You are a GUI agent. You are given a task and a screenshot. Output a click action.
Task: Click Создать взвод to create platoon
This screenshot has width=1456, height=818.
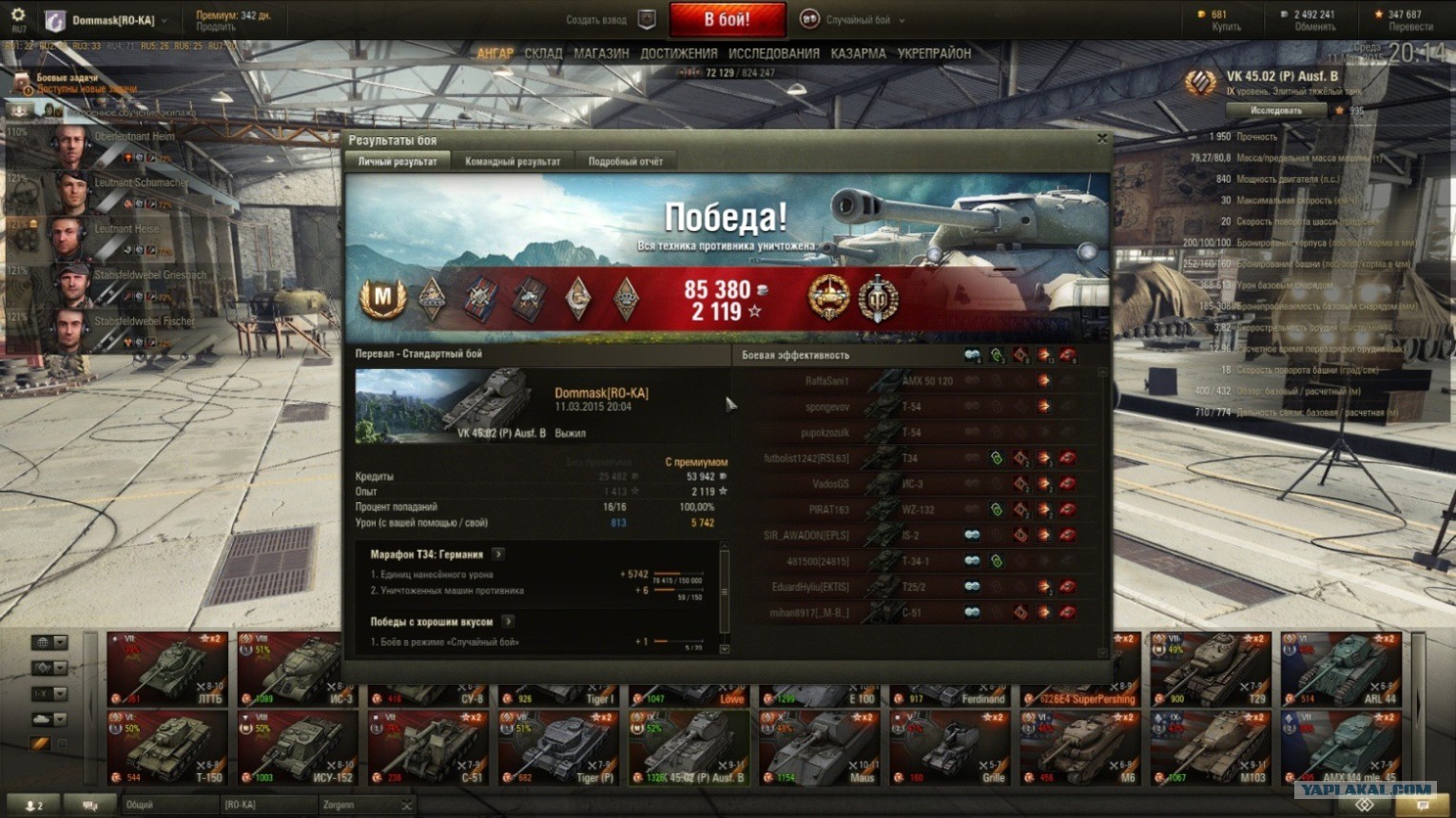click(x=596, y=20)
